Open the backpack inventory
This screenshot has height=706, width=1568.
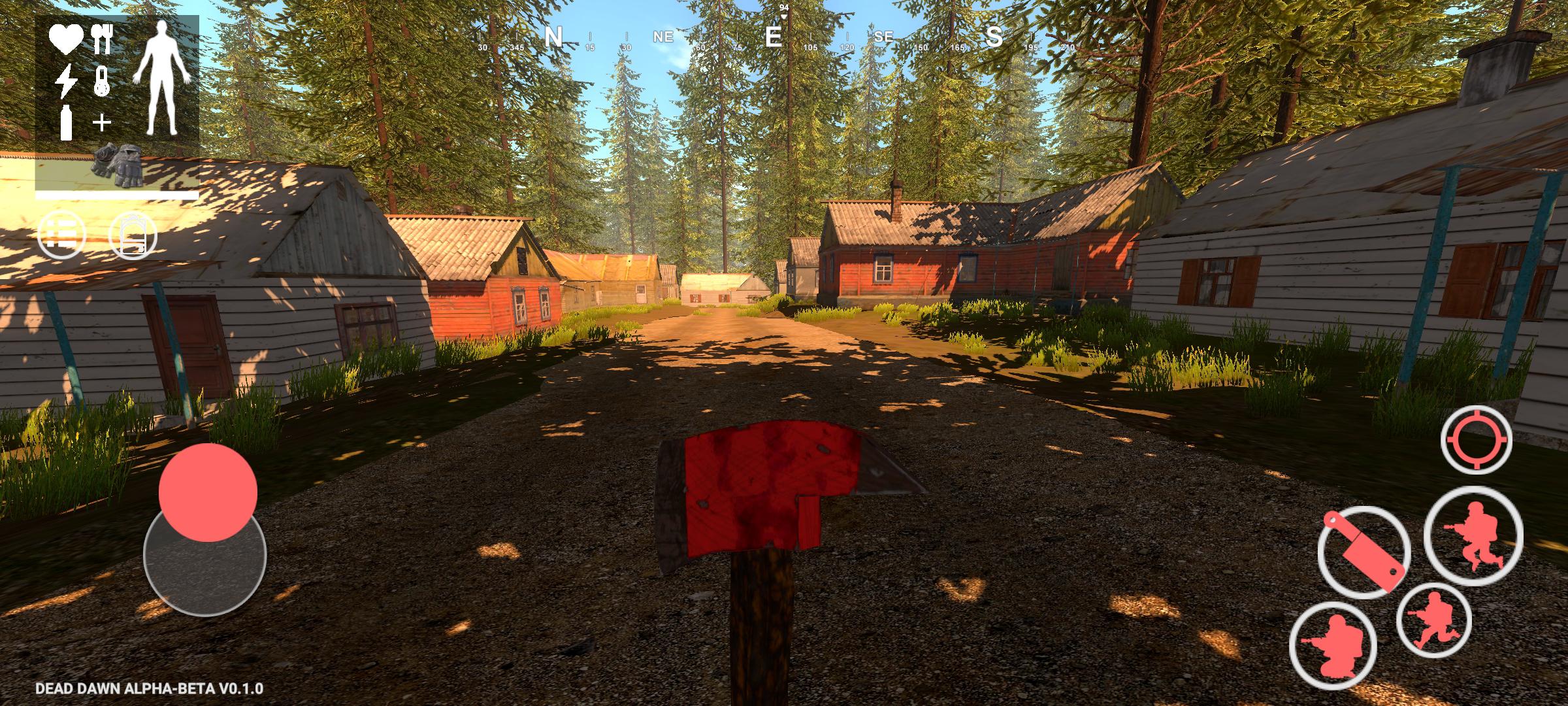133,234
